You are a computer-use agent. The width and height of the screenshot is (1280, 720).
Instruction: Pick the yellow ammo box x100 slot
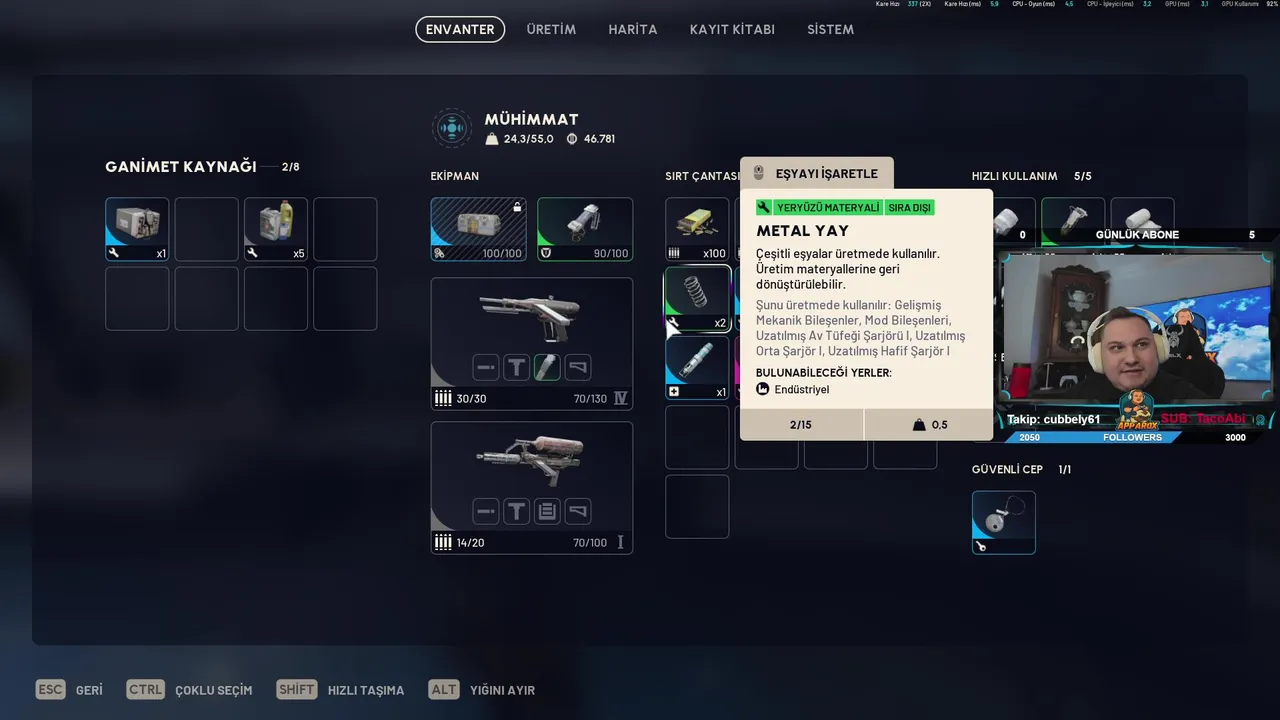click(x=697, y=228)
